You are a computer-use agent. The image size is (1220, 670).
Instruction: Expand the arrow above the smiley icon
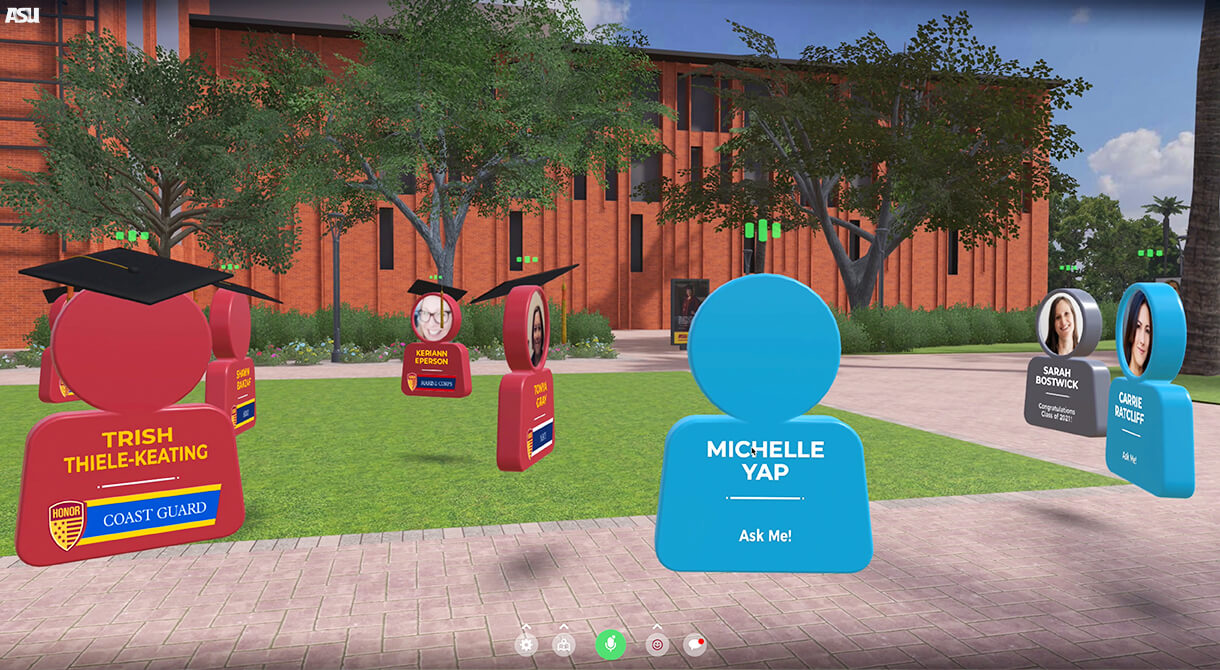point(657,627)
